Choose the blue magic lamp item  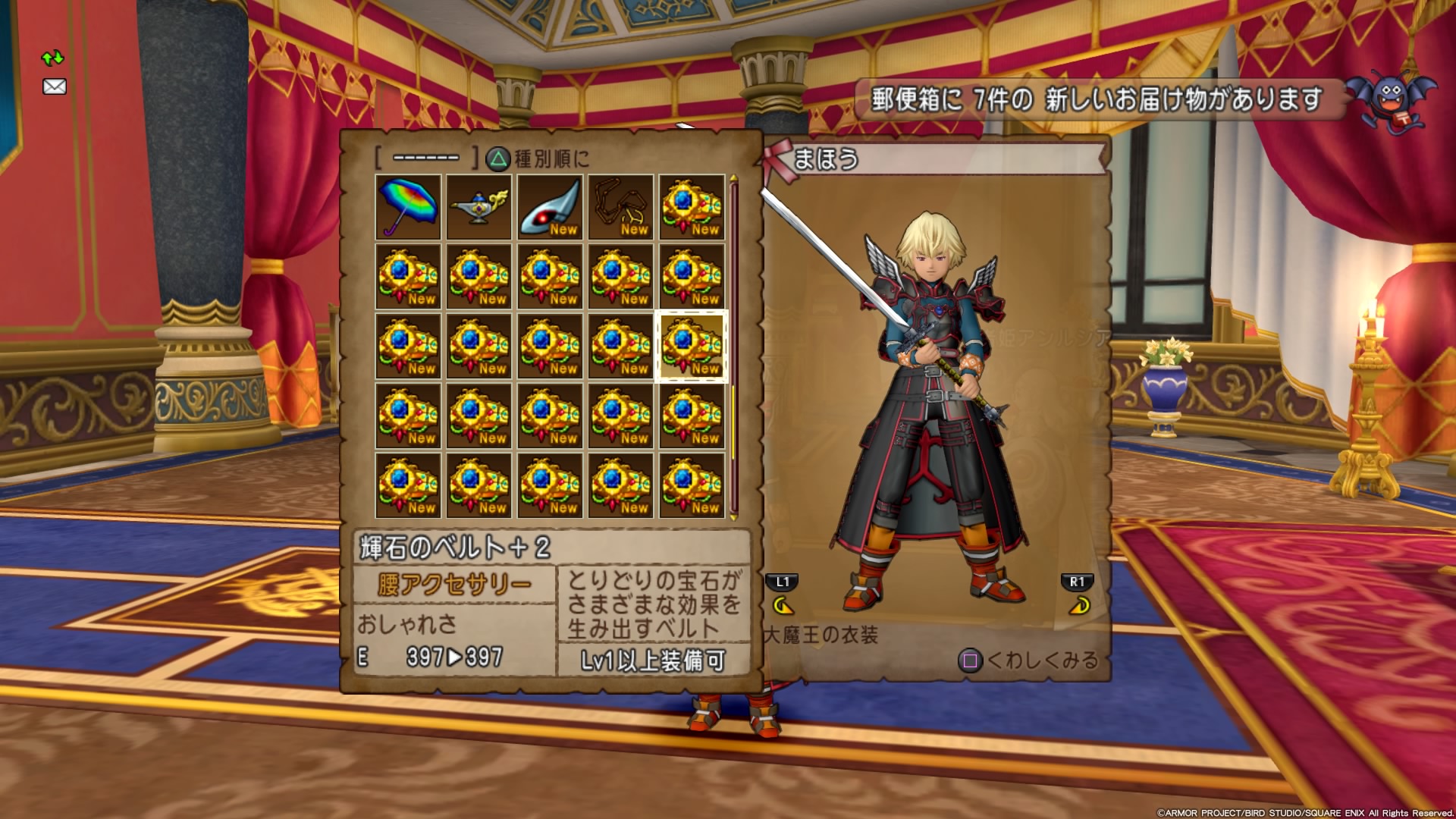(479, 207)
